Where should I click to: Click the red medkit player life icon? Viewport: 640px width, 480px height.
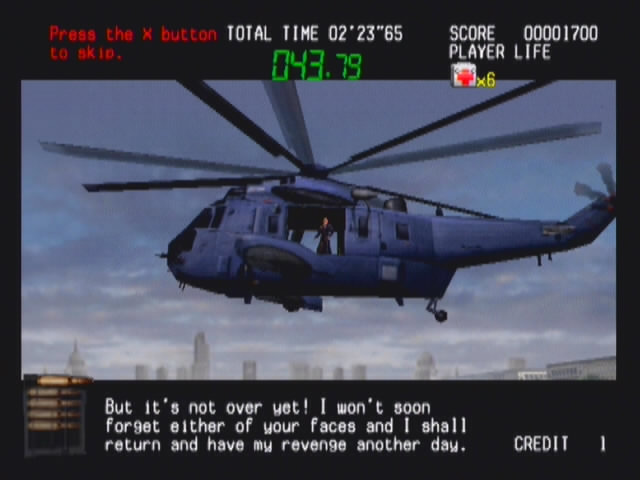[463, 75]
